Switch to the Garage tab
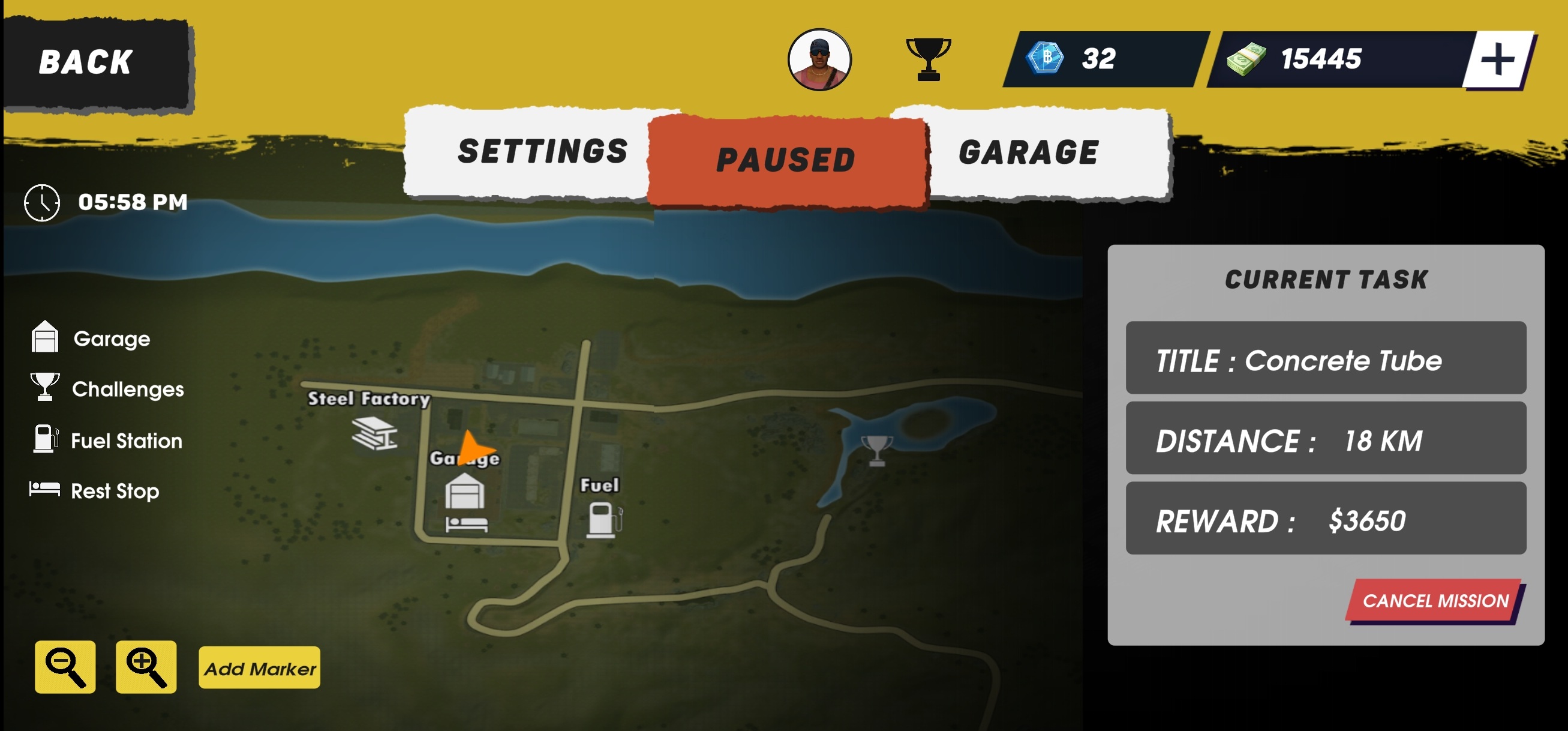This screenshot has height=731, width=1568. (1029, 152)
